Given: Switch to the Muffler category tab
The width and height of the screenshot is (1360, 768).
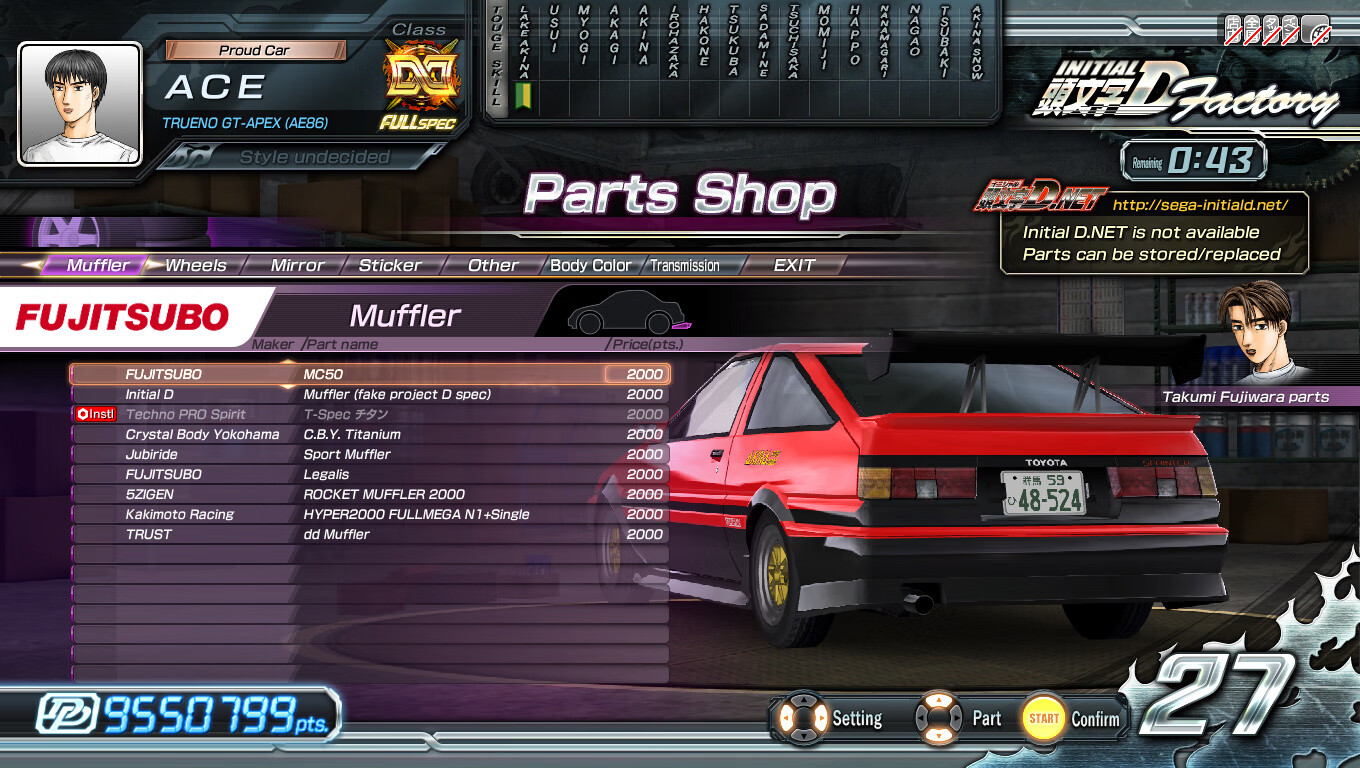Looking at the screenshot, I should (x=97, y=266).
